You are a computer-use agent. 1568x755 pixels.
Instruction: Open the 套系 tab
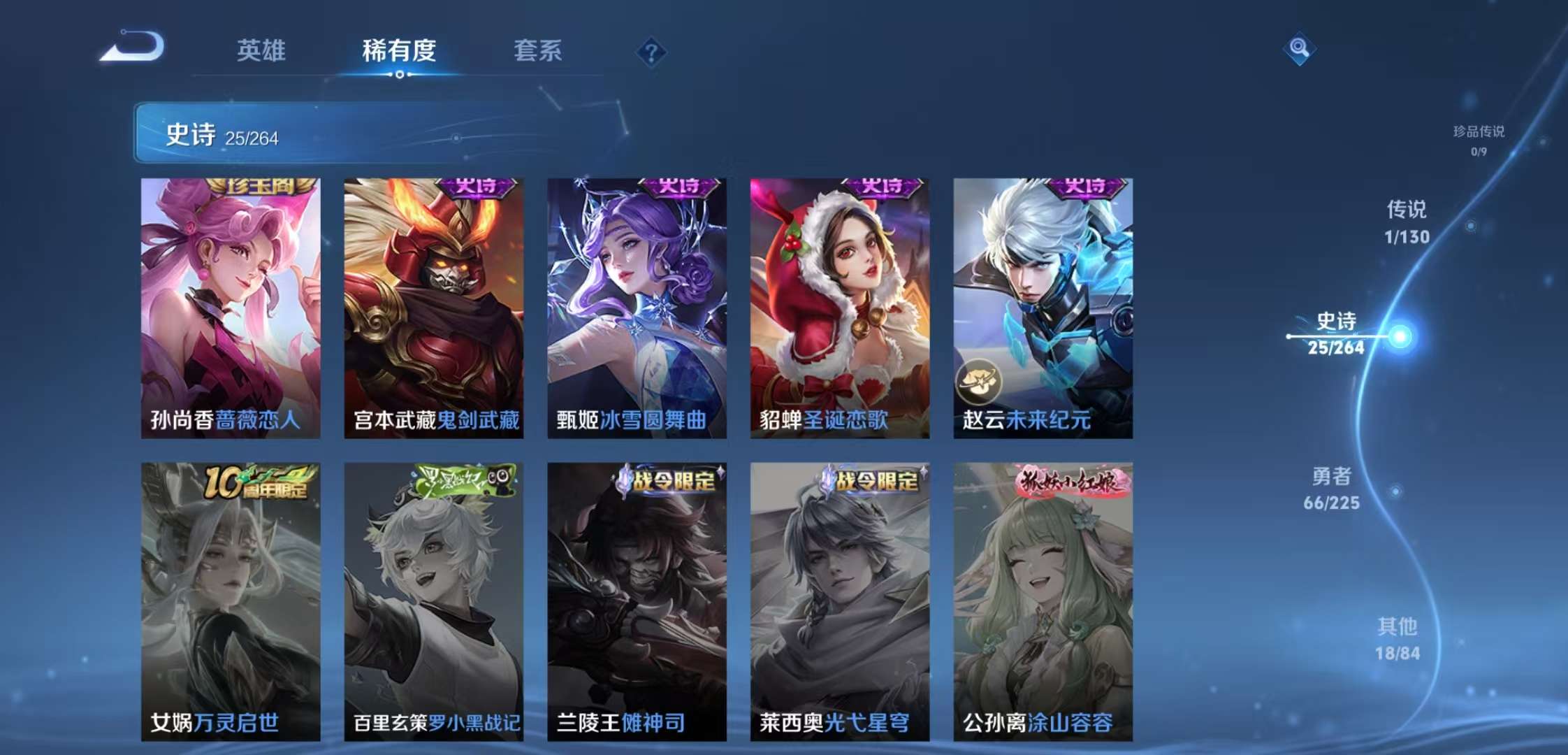click(x=537, y=50)
